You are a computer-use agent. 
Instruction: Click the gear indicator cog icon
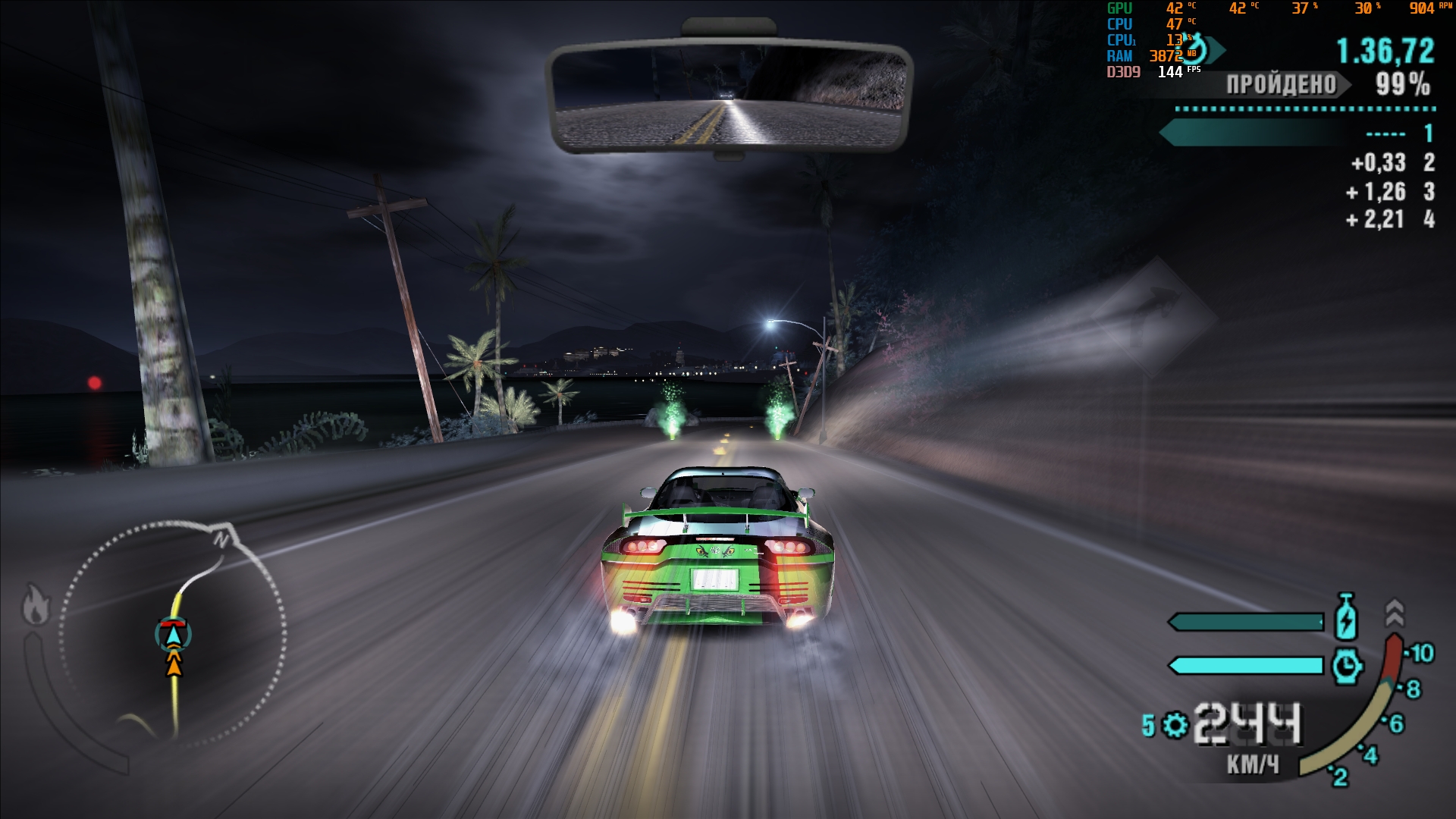tap(1175, 725)
